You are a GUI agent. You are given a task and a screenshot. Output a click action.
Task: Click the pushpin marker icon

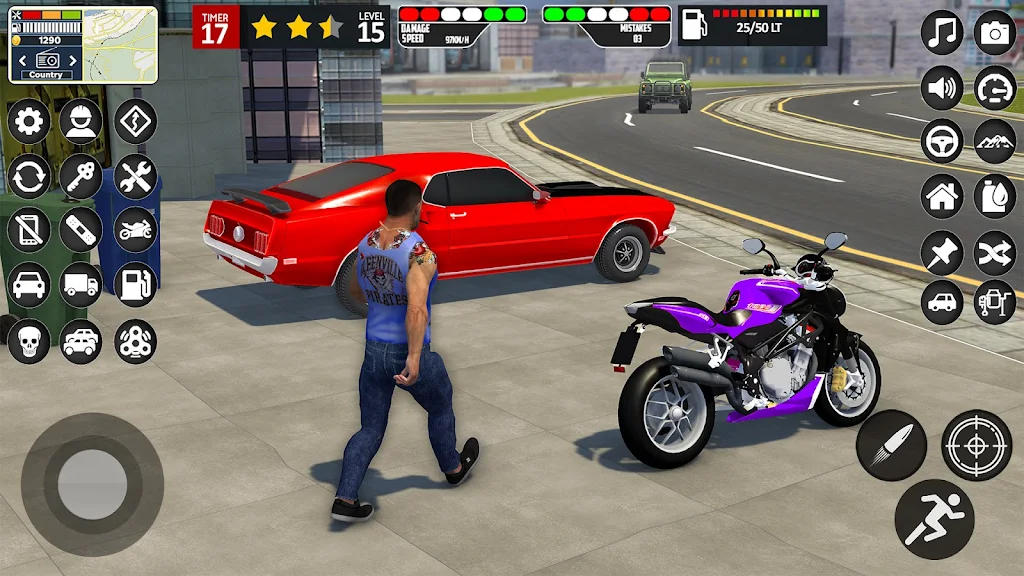click(x=942, y=249)
